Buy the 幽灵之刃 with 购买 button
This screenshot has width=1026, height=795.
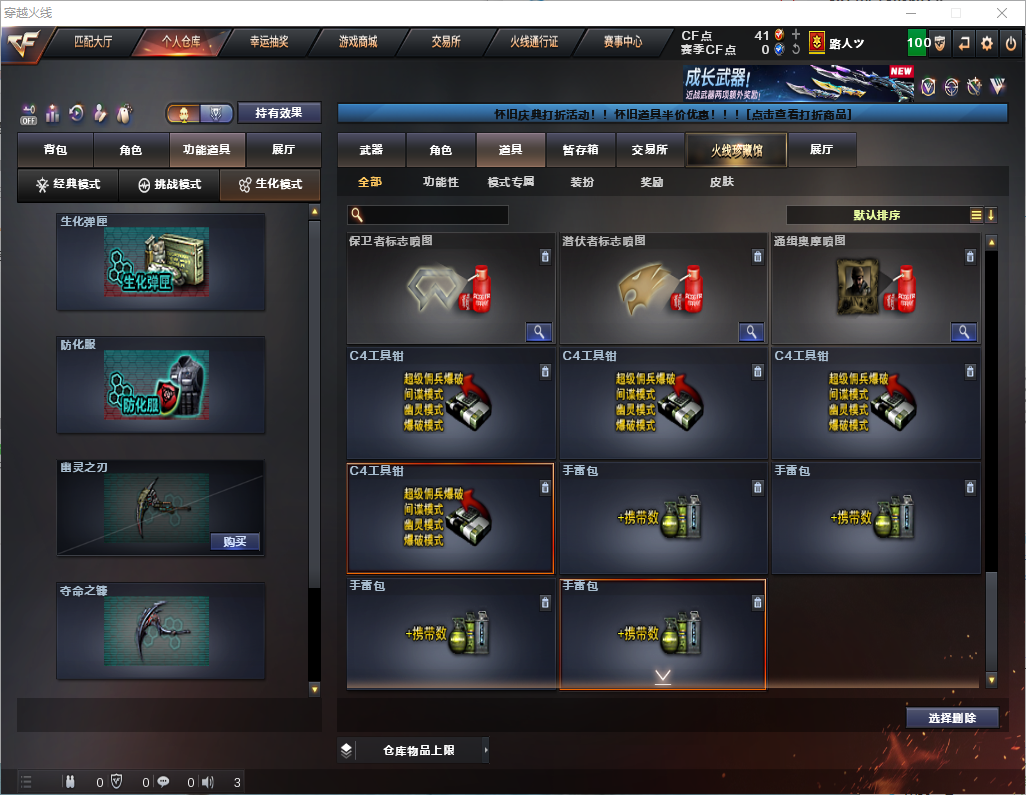pyautogui.click(x=236, y=542)
